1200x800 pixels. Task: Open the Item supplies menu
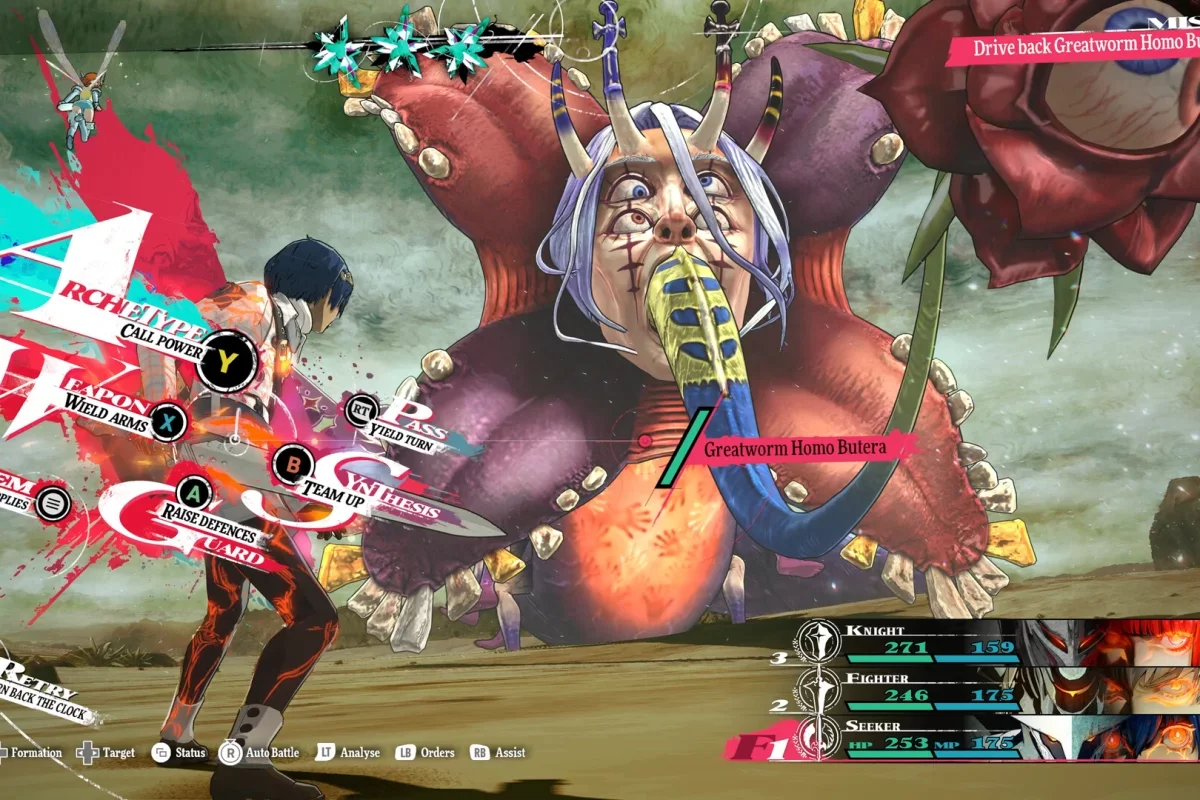[x=53, y=505]
